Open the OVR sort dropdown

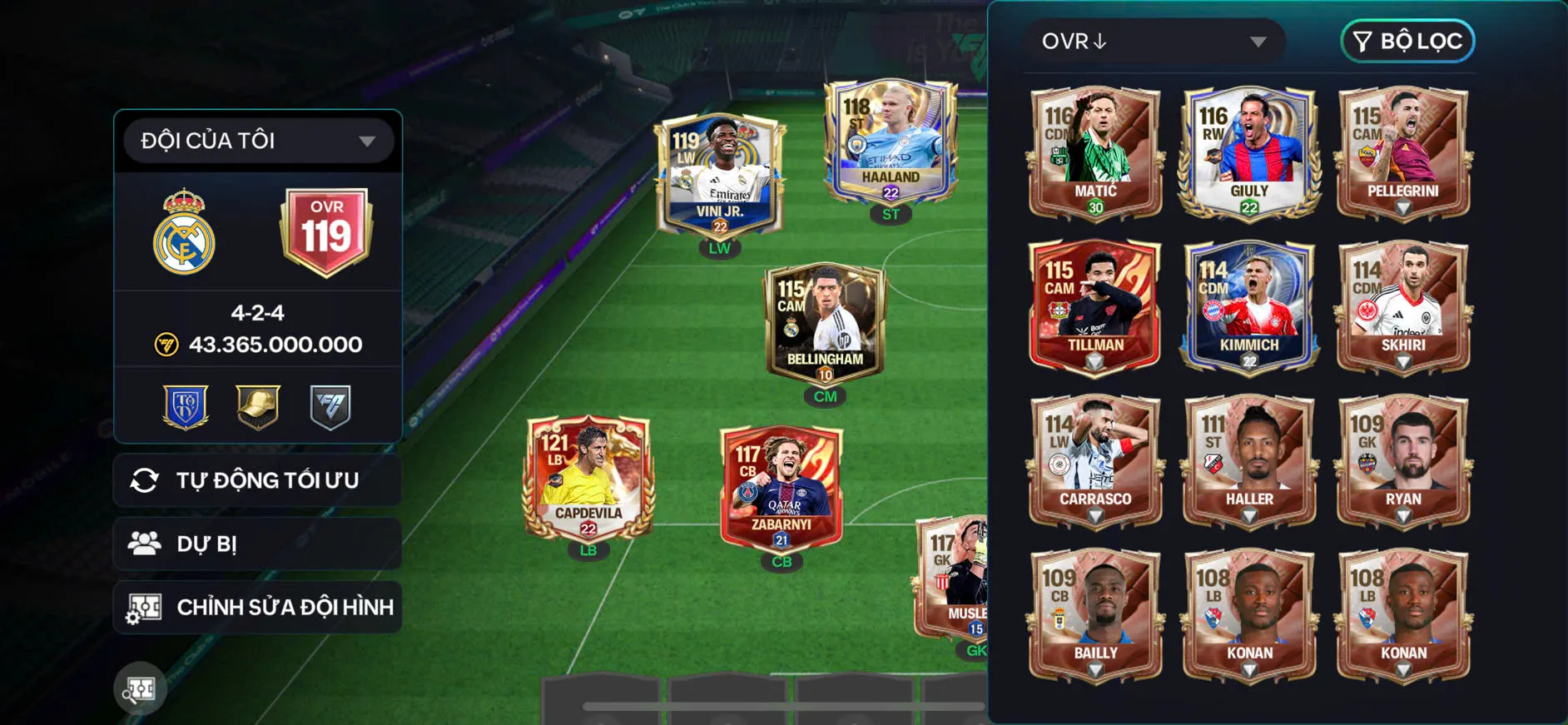tap(1155, 42)
